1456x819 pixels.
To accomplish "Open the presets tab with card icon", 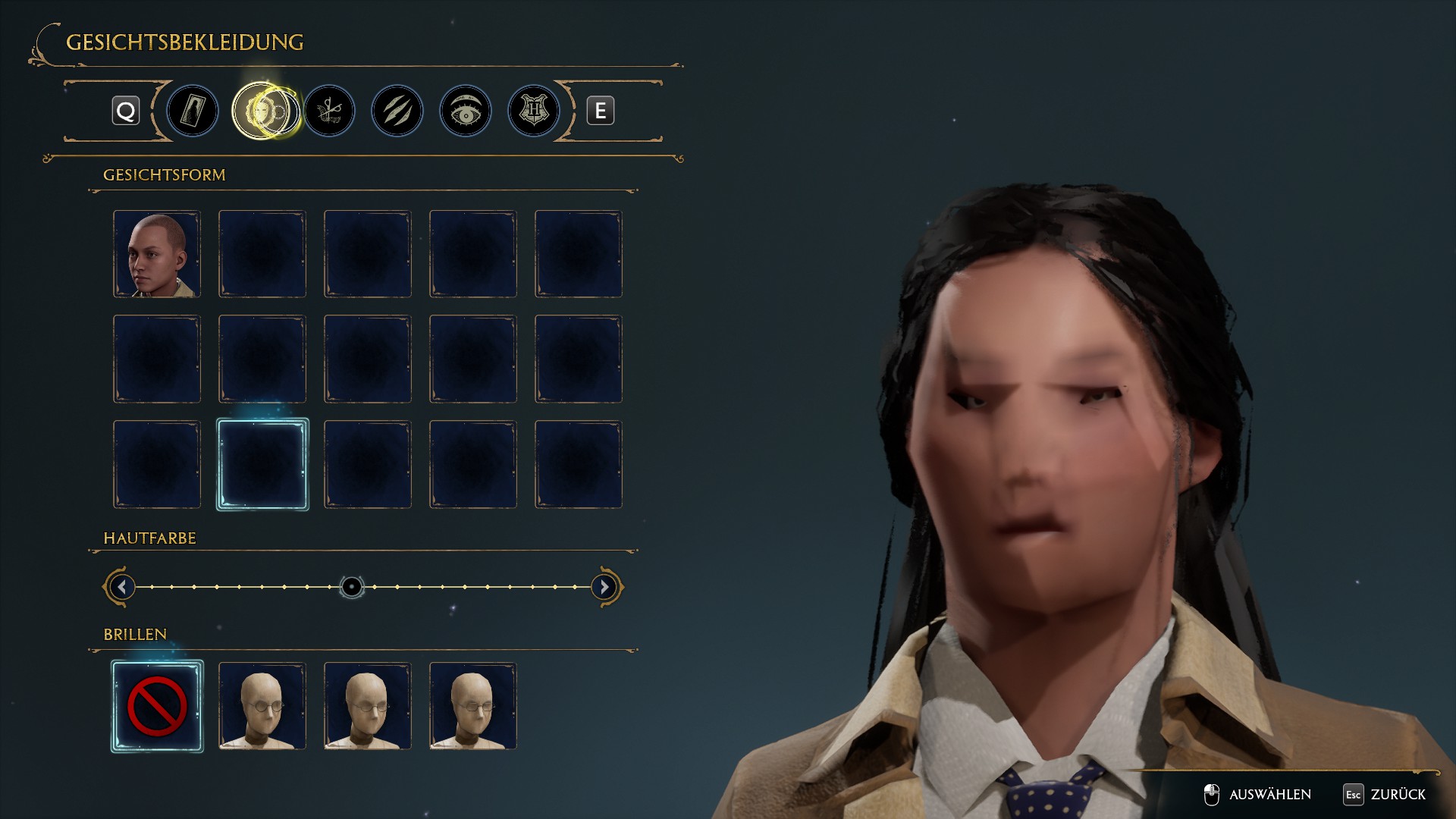I will (193, 111).
